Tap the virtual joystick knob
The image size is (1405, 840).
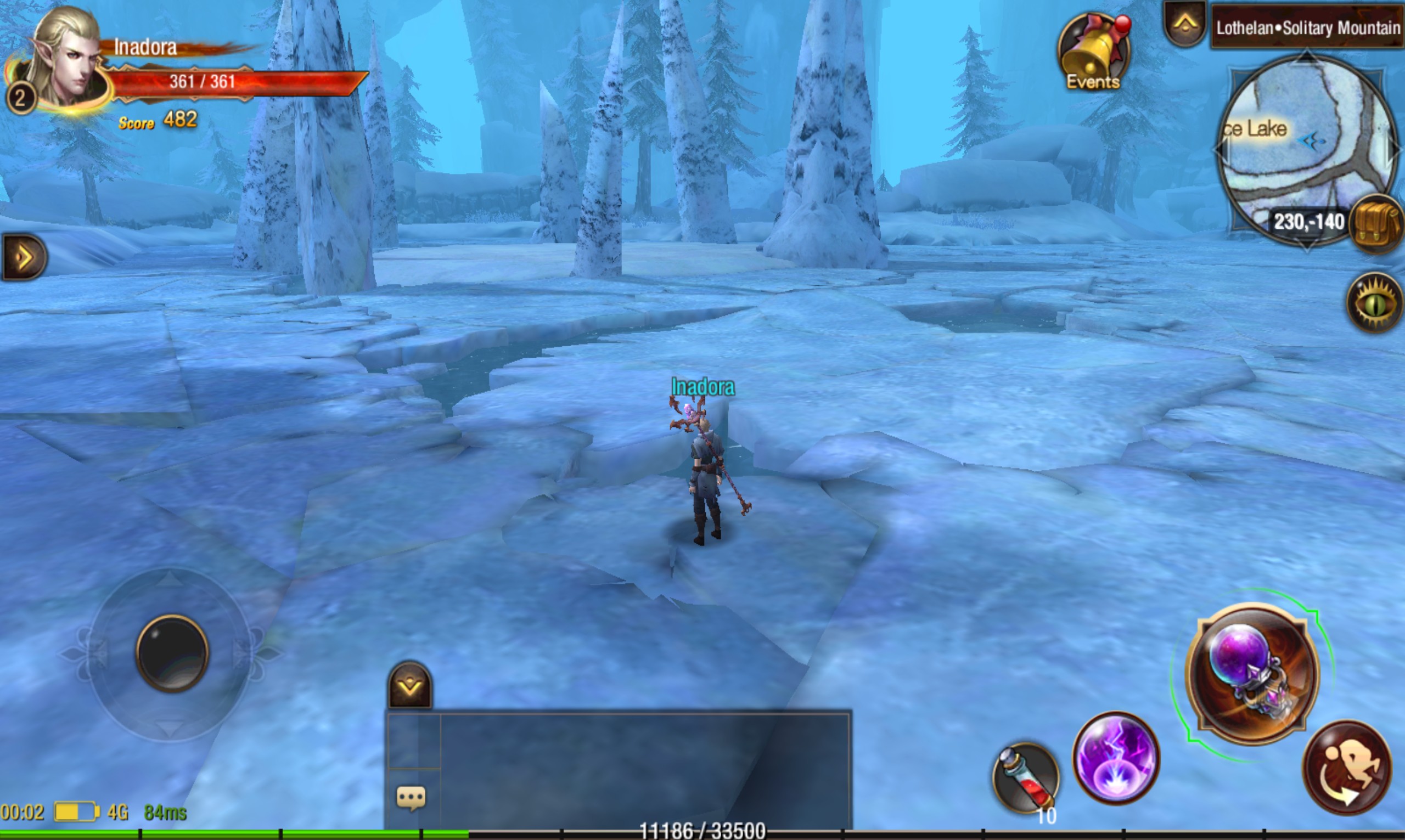(x=172, y=653)
